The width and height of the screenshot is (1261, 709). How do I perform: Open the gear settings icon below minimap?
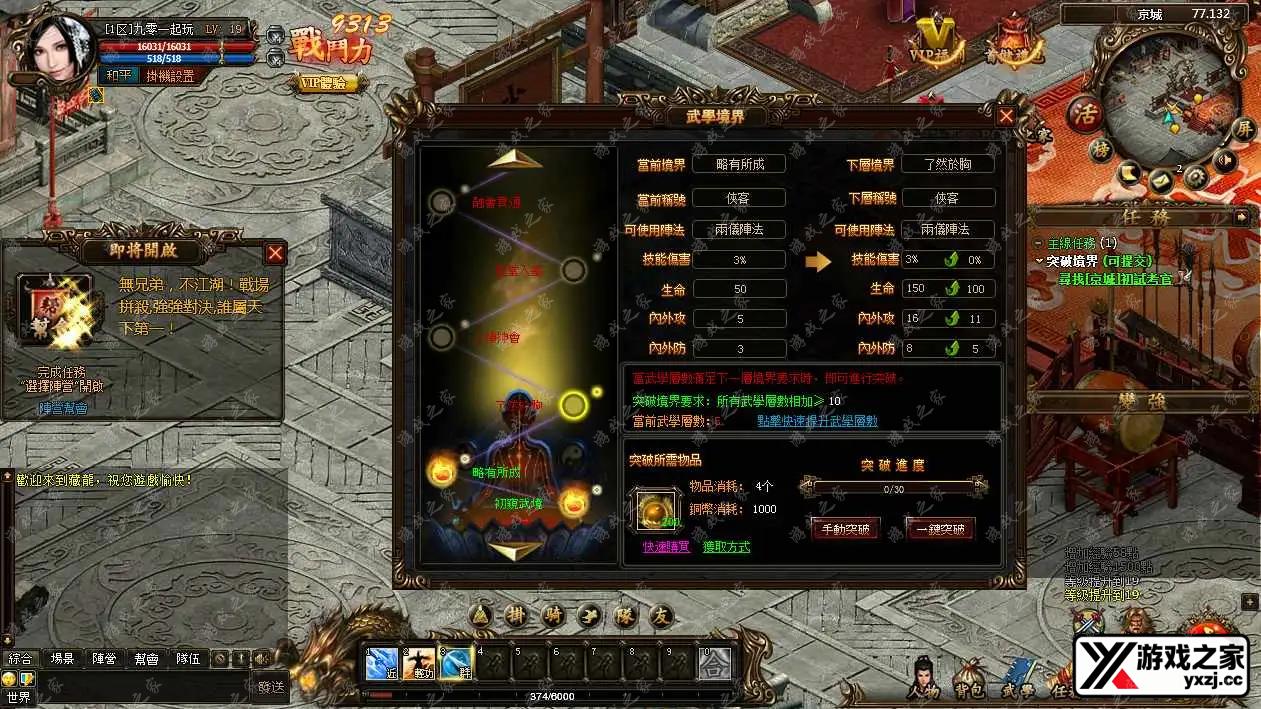(x=1195, y=177)
